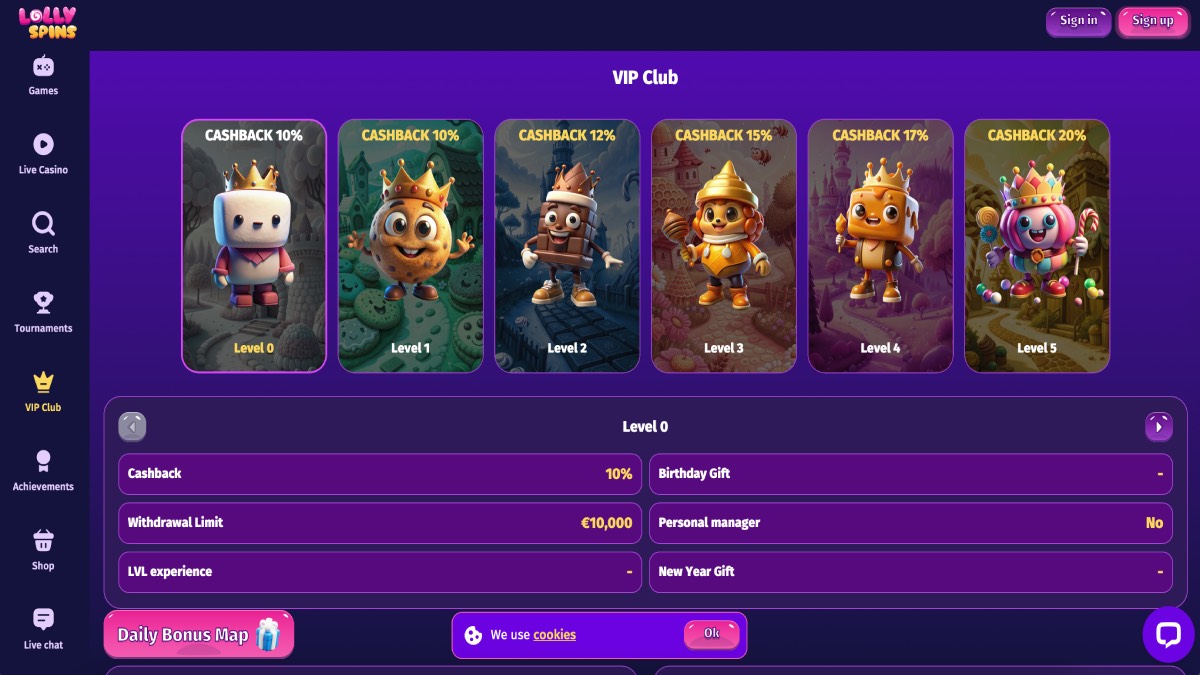This screenshot has width=1200, height=675.
Task: Open the Search page
Action: (x=43, y=233)
